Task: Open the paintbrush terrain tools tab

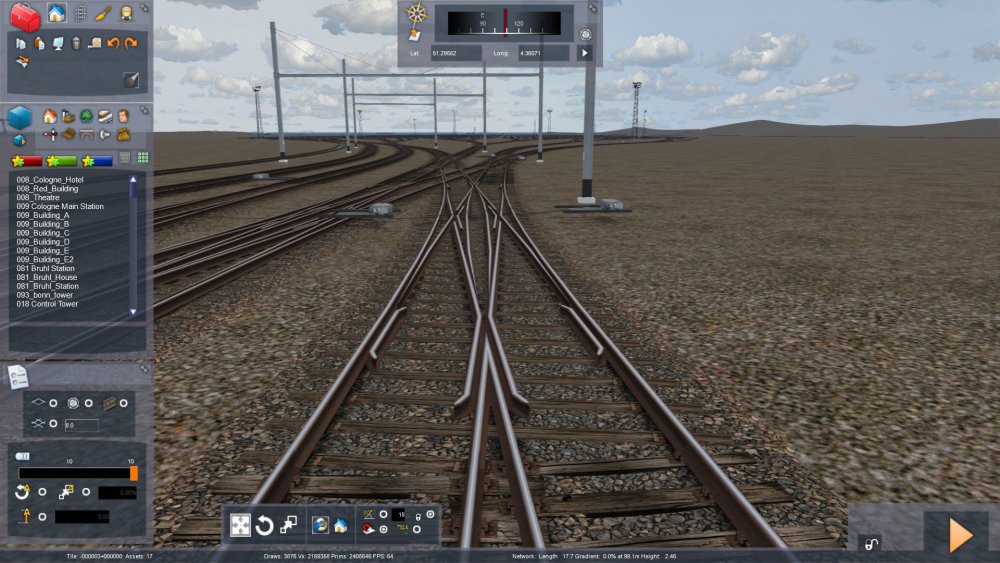Action: pos(103,13)
